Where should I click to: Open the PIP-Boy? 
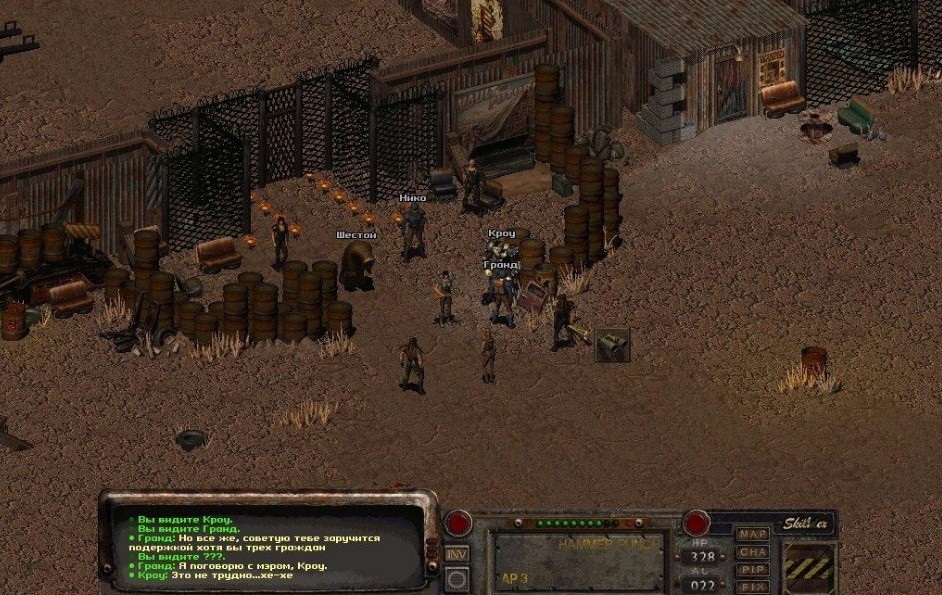[x=753, y=569]
